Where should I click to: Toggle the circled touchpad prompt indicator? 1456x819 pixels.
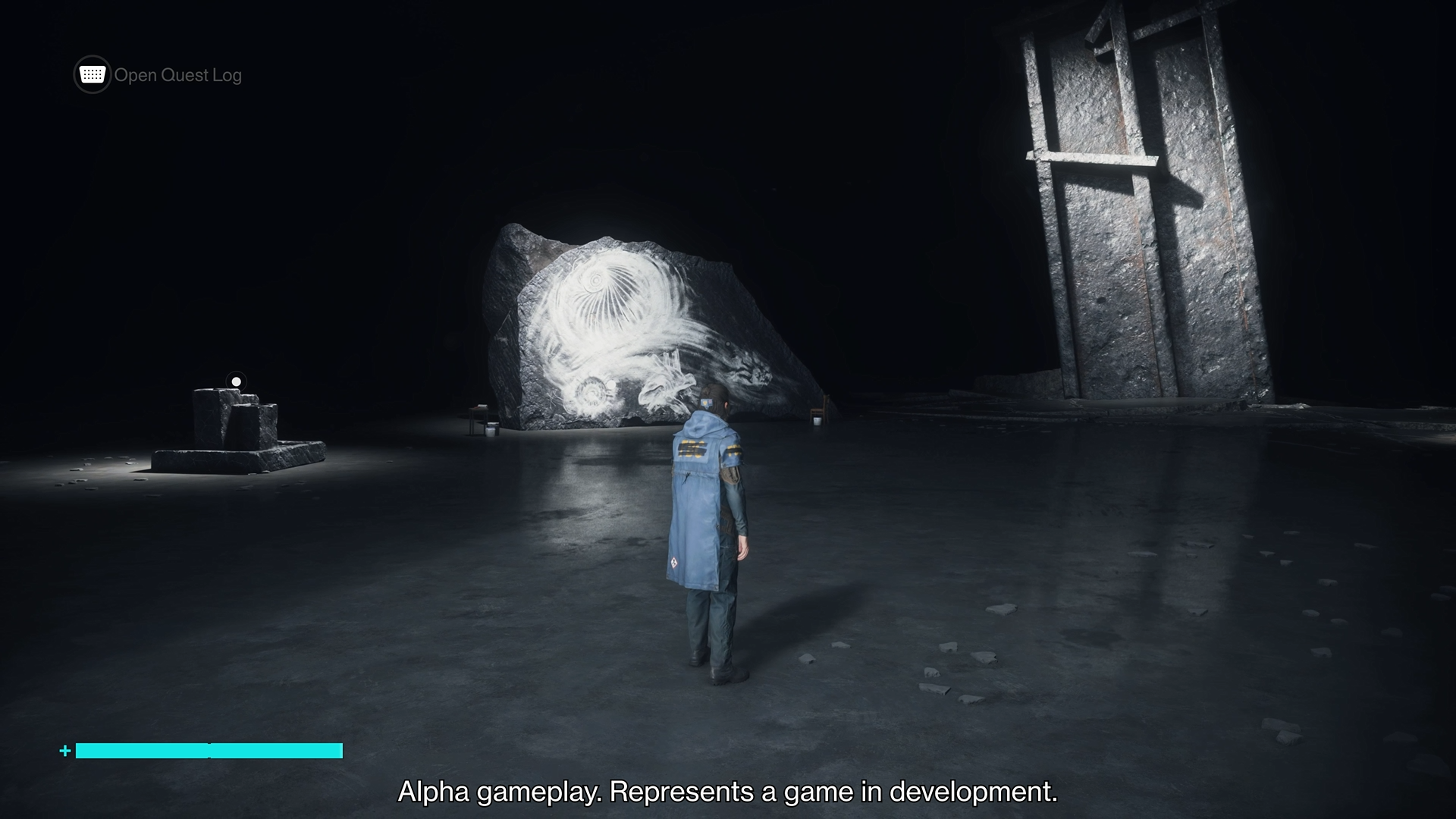point(91,74)
